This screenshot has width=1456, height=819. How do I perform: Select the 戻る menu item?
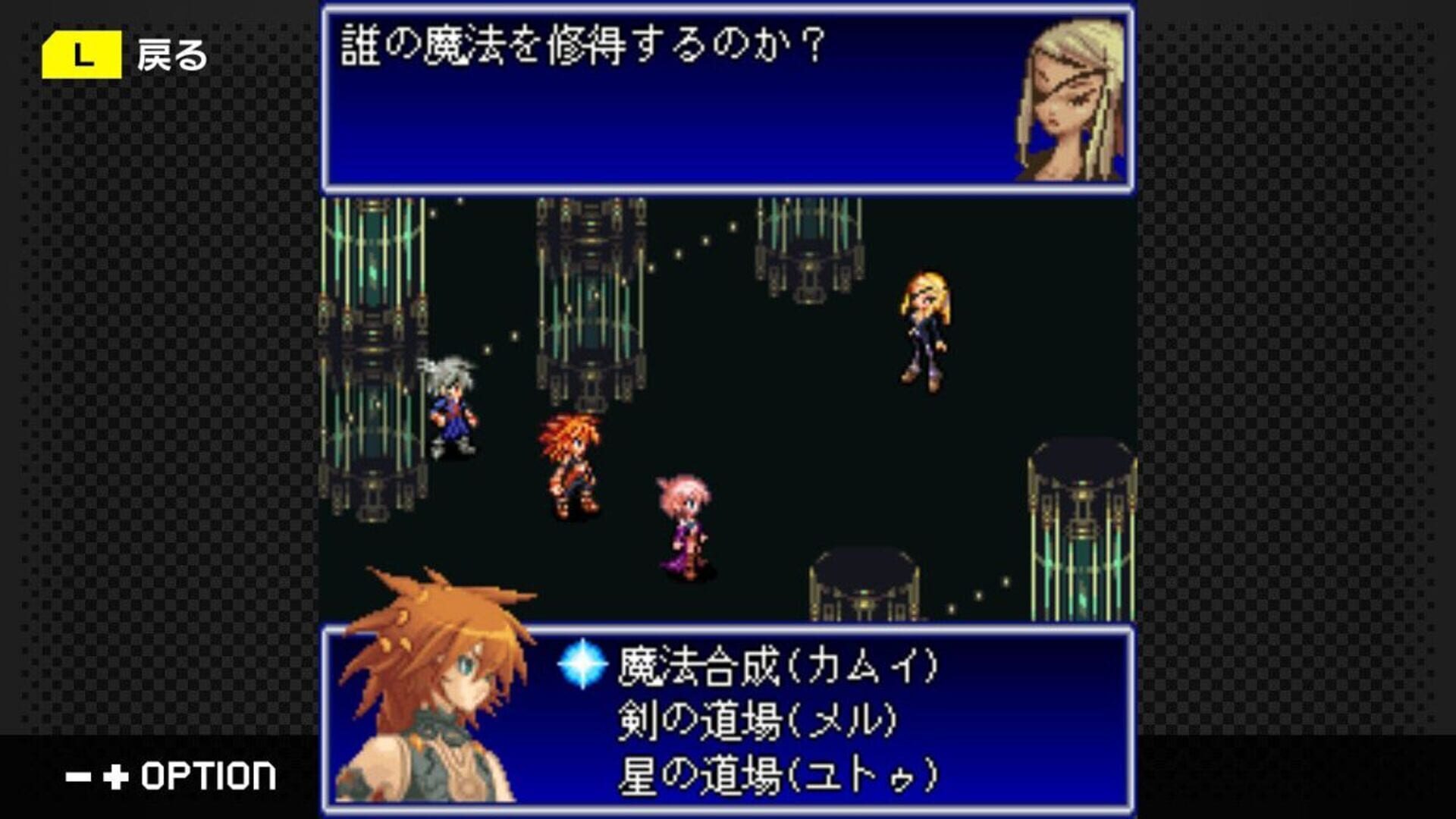pos(171,55)
